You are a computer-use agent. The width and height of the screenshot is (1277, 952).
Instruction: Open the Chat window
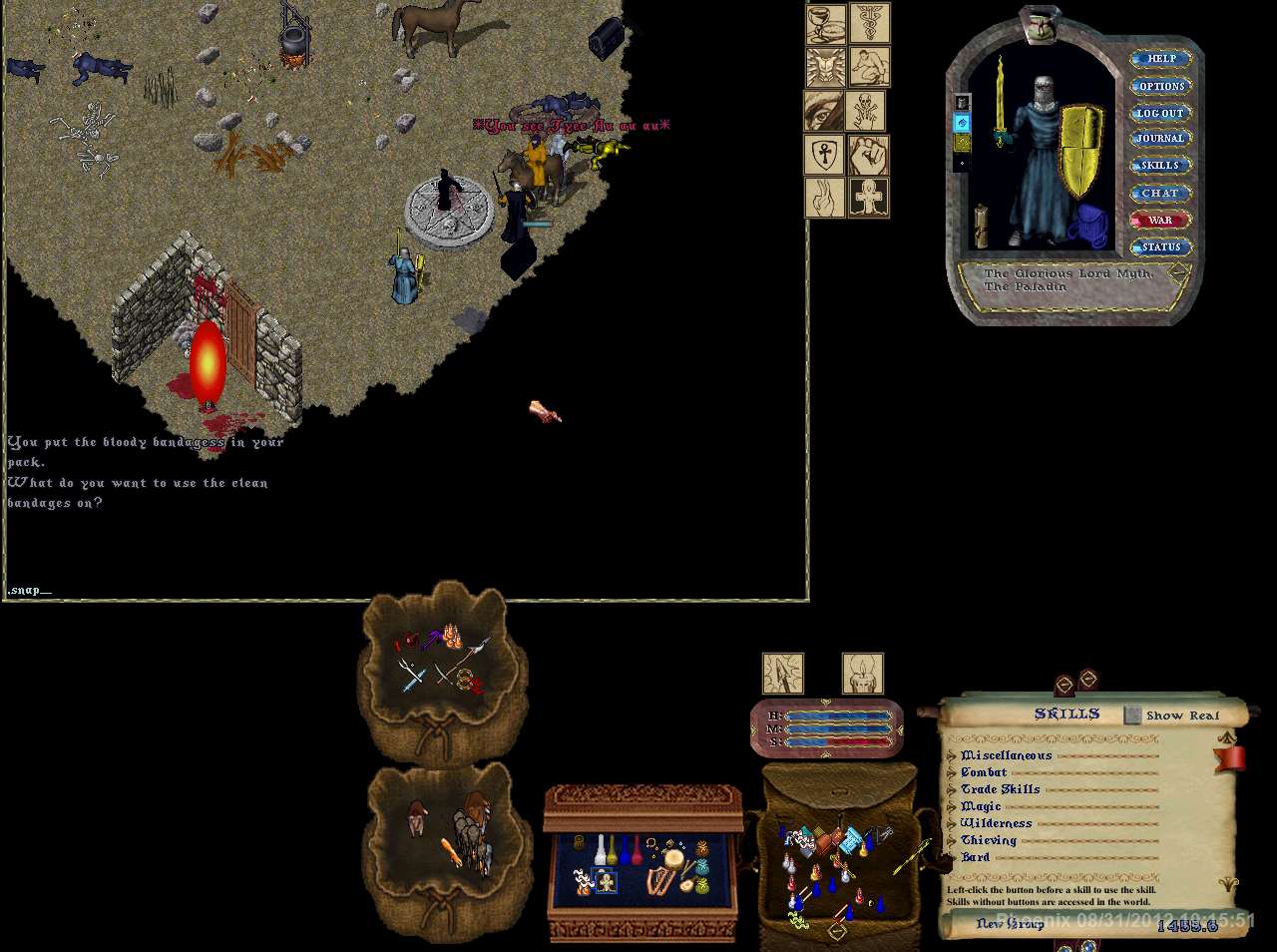pos(1161,193)
